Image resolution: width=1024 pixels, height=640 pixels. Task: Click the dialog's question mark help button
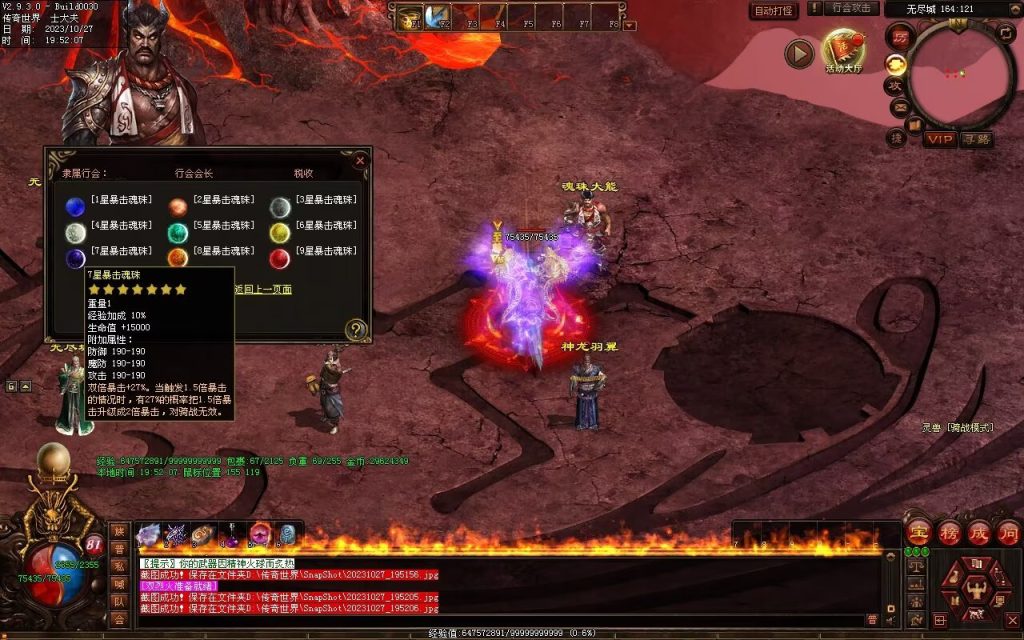[x=355, y=329]
